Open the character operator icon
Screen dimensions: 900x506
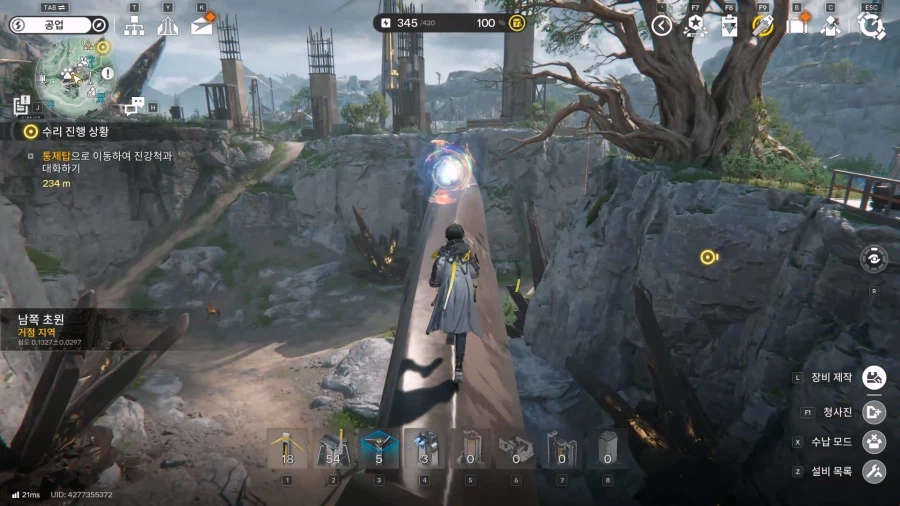[831, 26]
